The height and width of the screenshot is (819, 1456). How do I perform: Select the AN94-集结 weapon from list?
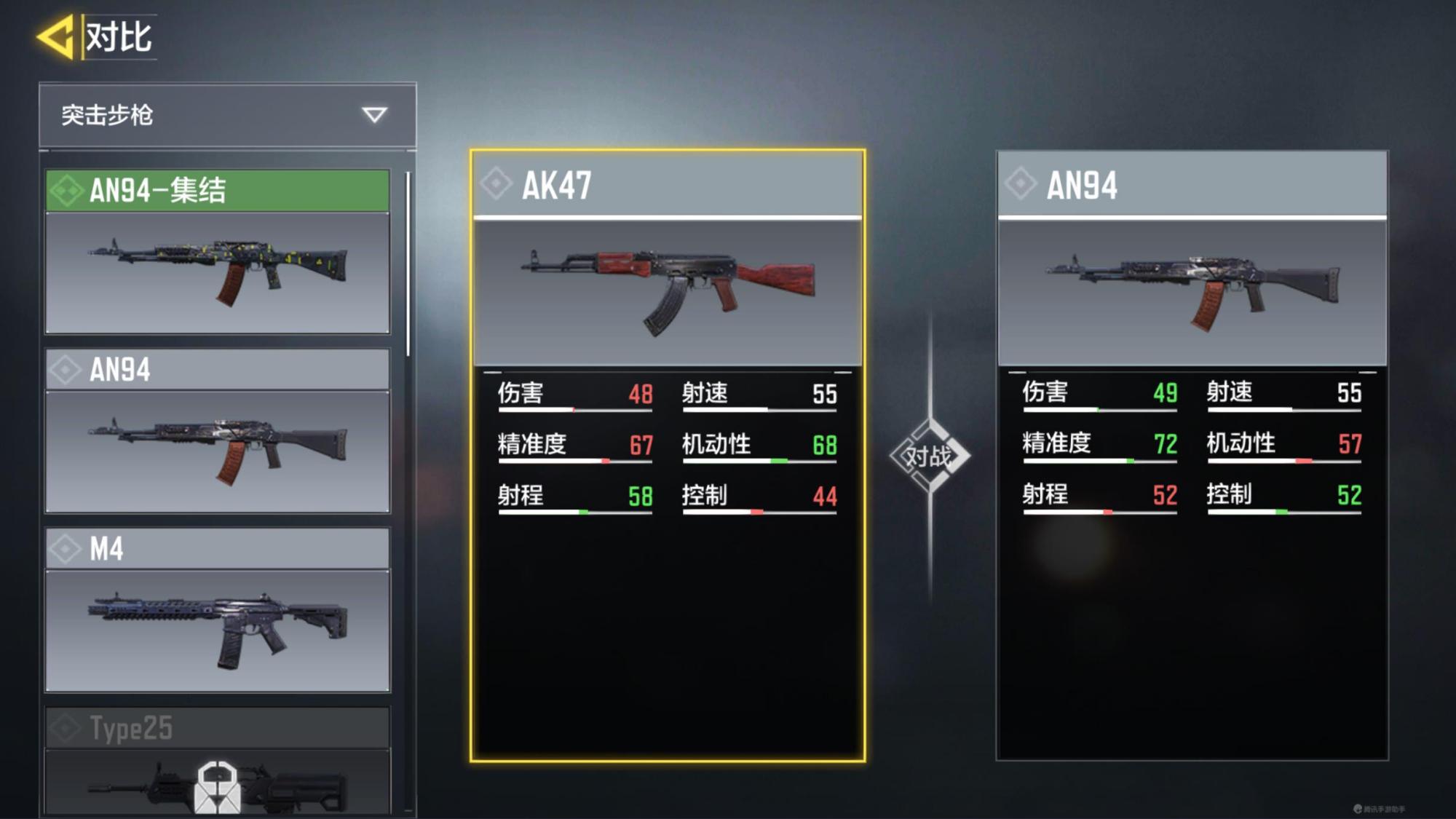coord(218,252)
